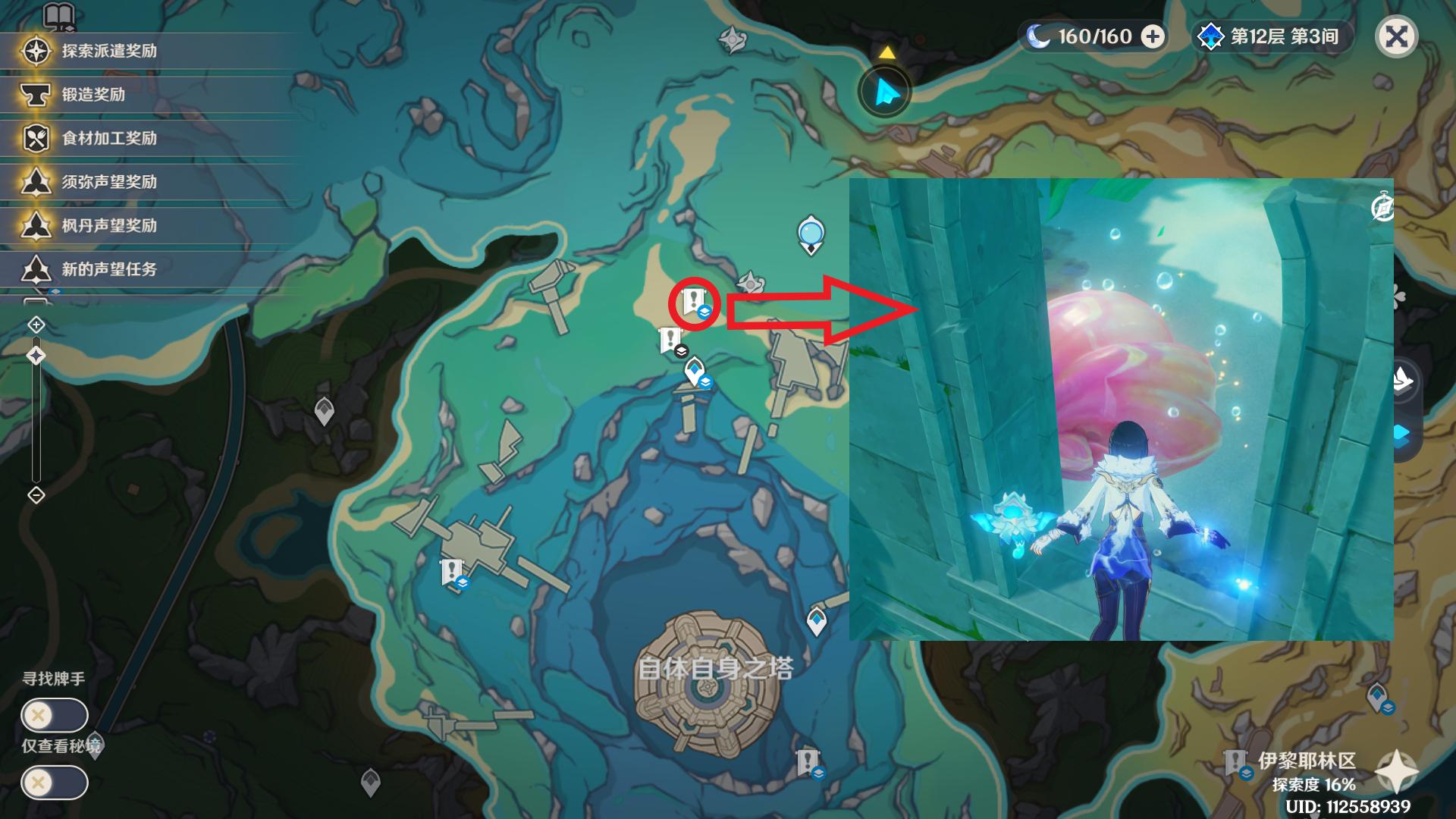The width and height of the screenshot is (1456, 819).
Task: Open 探索派遣奖励 expedition rewards entry
Action: [108, 51]
